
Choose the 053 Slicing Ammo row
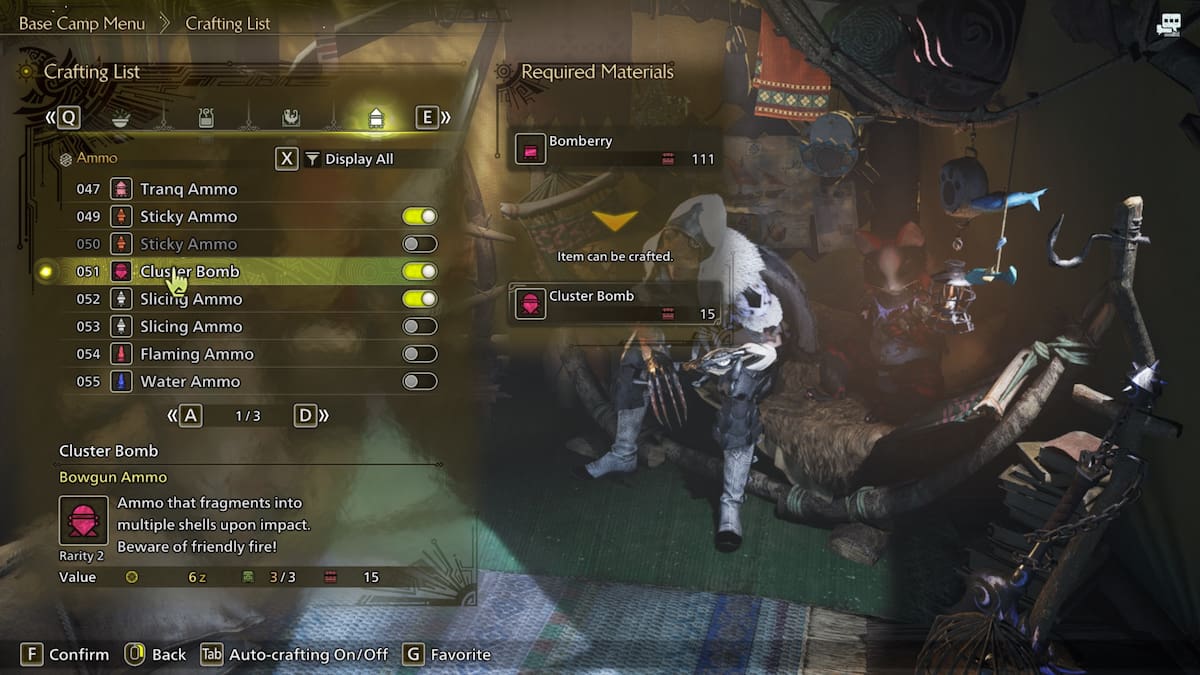[191, 326]
